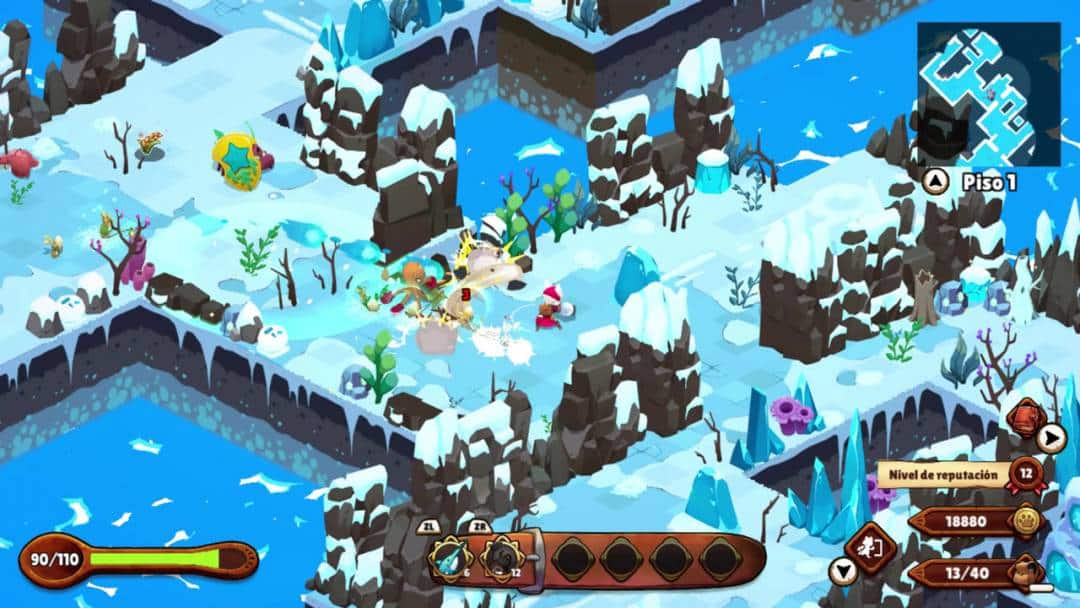Click the gold paw coin icon
Image resolution: width=1080 pixels, height=608 pixels.
1024,521
